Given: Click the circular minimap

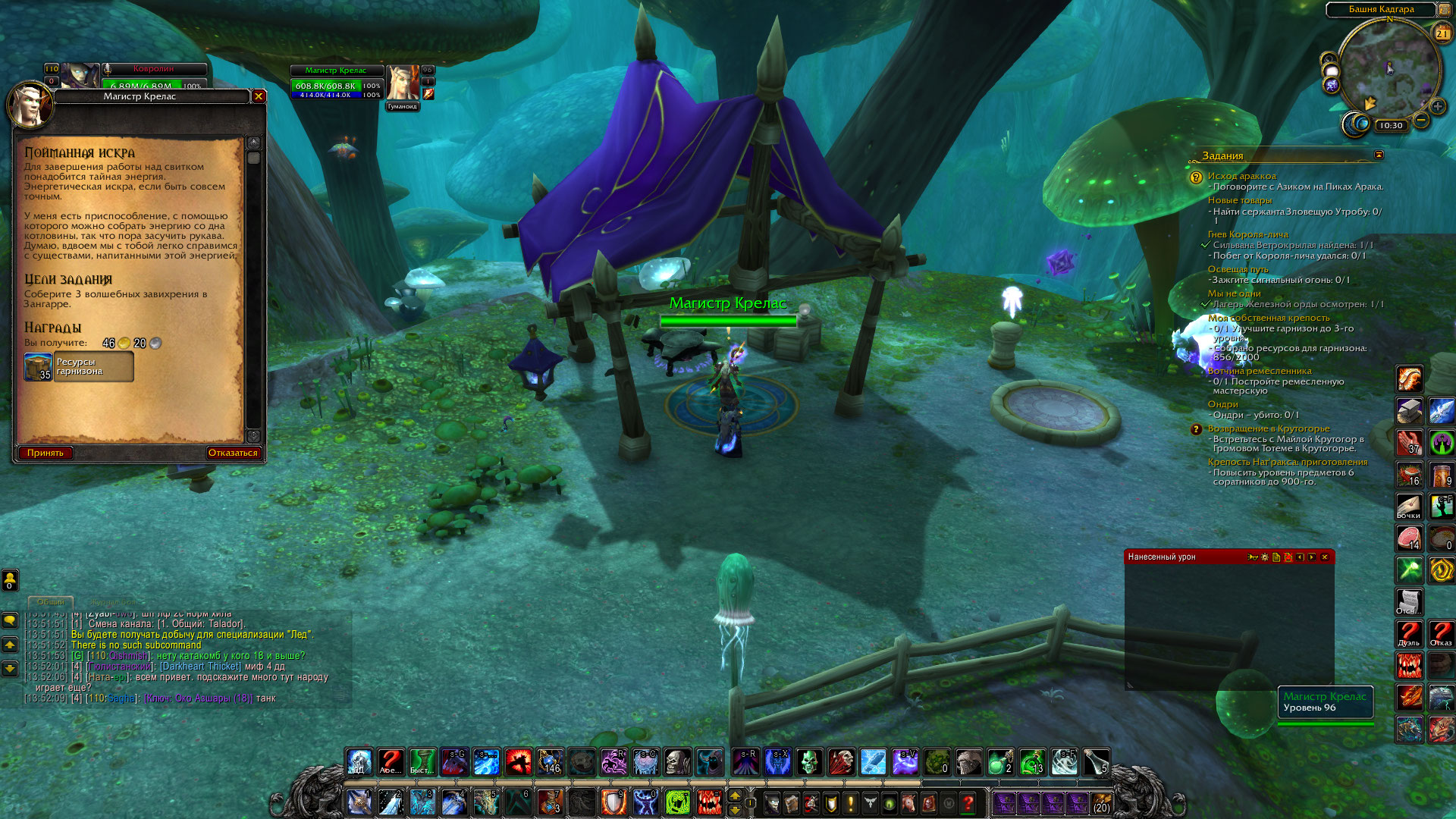Looking at the screenshot, I should [x=1389, y=68].
